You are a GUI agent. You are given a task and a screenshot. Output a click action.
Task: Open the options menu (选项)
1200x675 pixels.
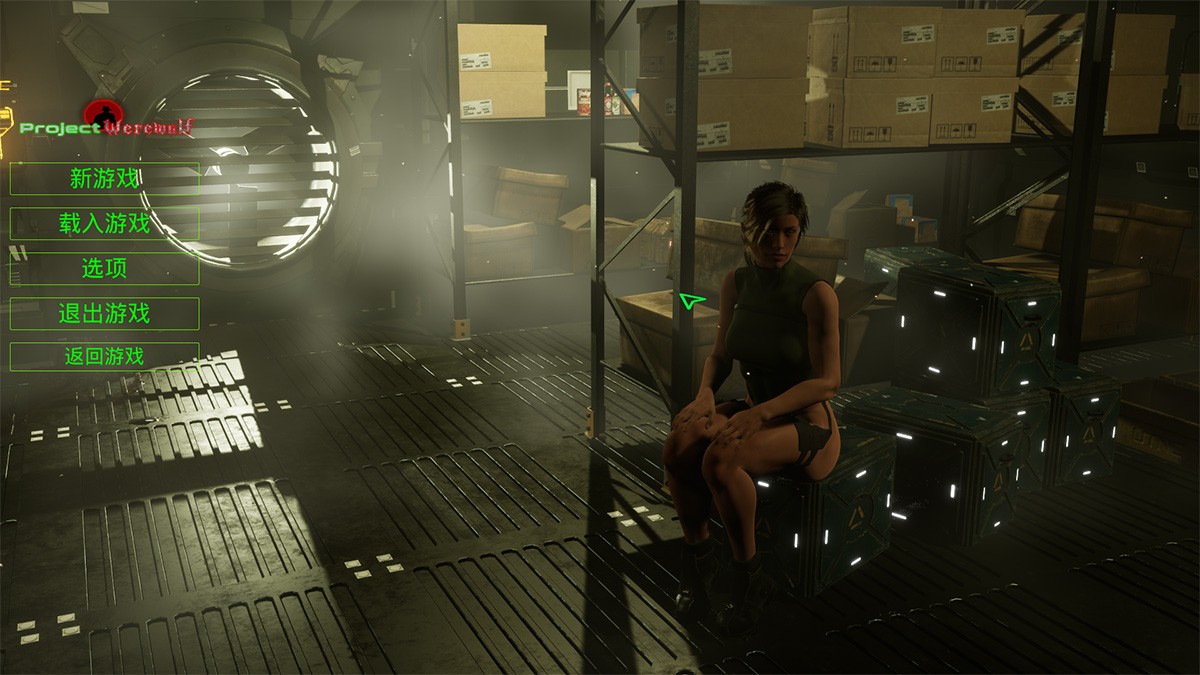click(104, 269)
